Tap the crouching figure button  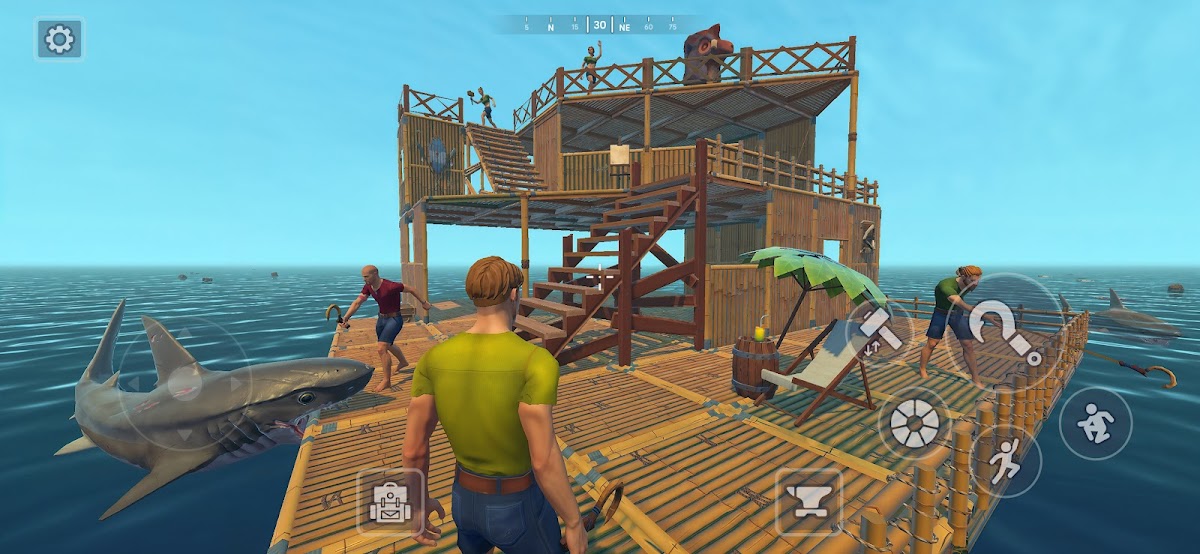pyautogui.click(x=1095, y=423)
